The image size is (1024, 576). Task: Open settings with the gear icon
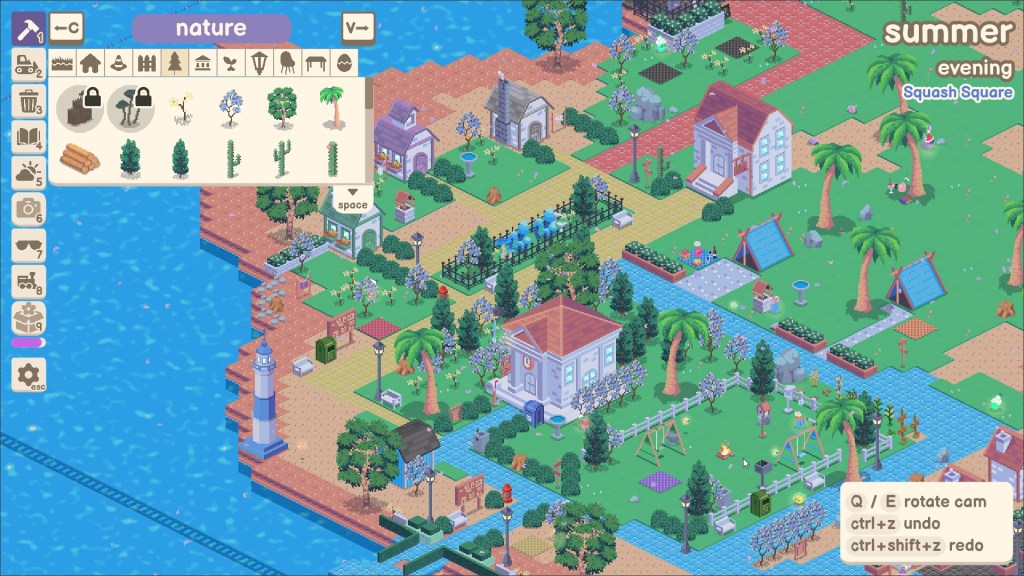click(28, 375)
